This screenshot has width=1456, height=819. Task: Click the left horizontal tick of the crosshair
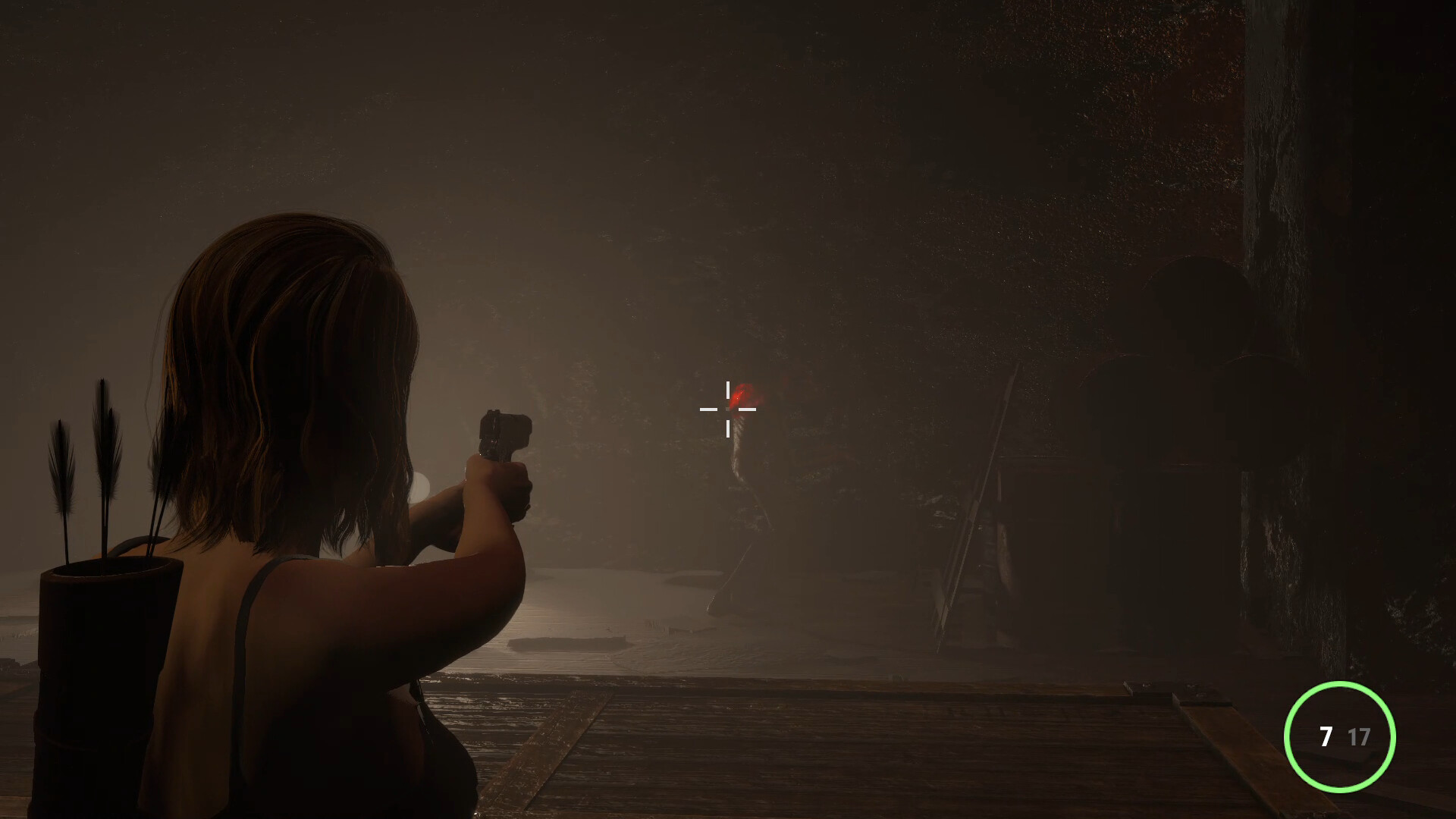(x=708, y=409)
